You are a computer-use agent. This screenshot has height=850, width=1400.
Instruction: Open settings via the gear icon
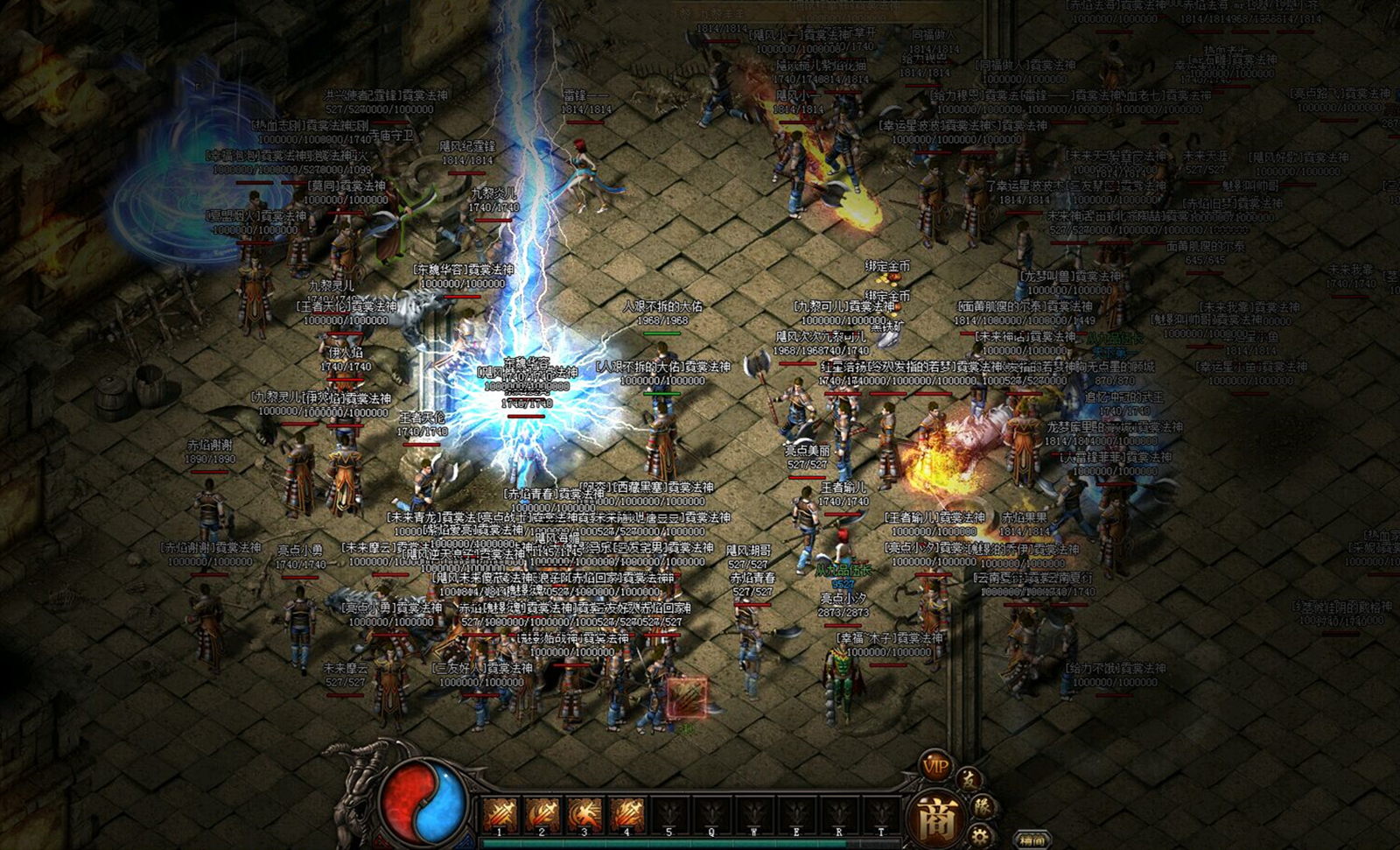(x=980, y=836)
